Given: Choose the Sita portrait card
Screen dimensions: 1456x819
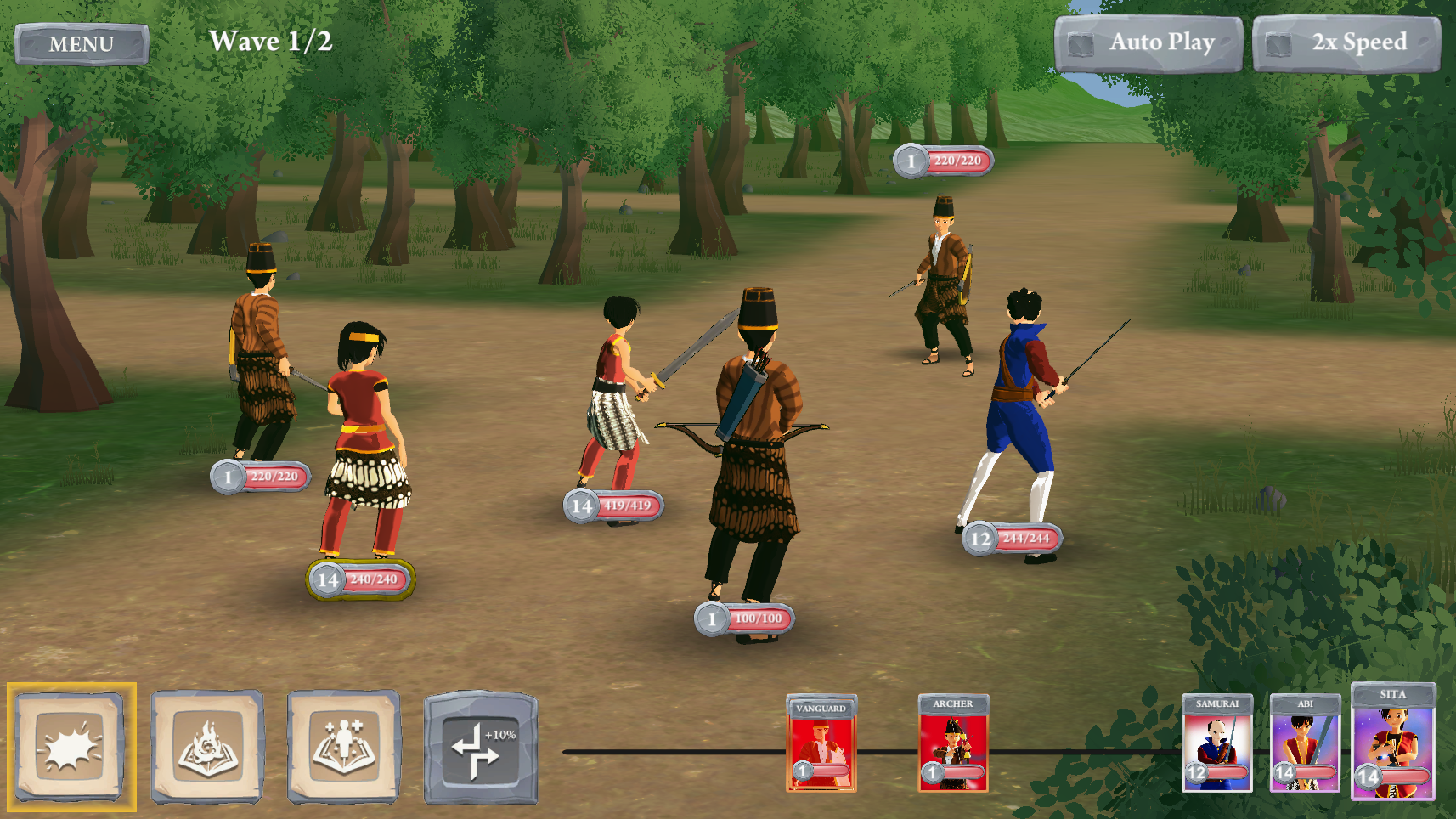Looking at the screenshot, I should click(x=1392, y=743).
